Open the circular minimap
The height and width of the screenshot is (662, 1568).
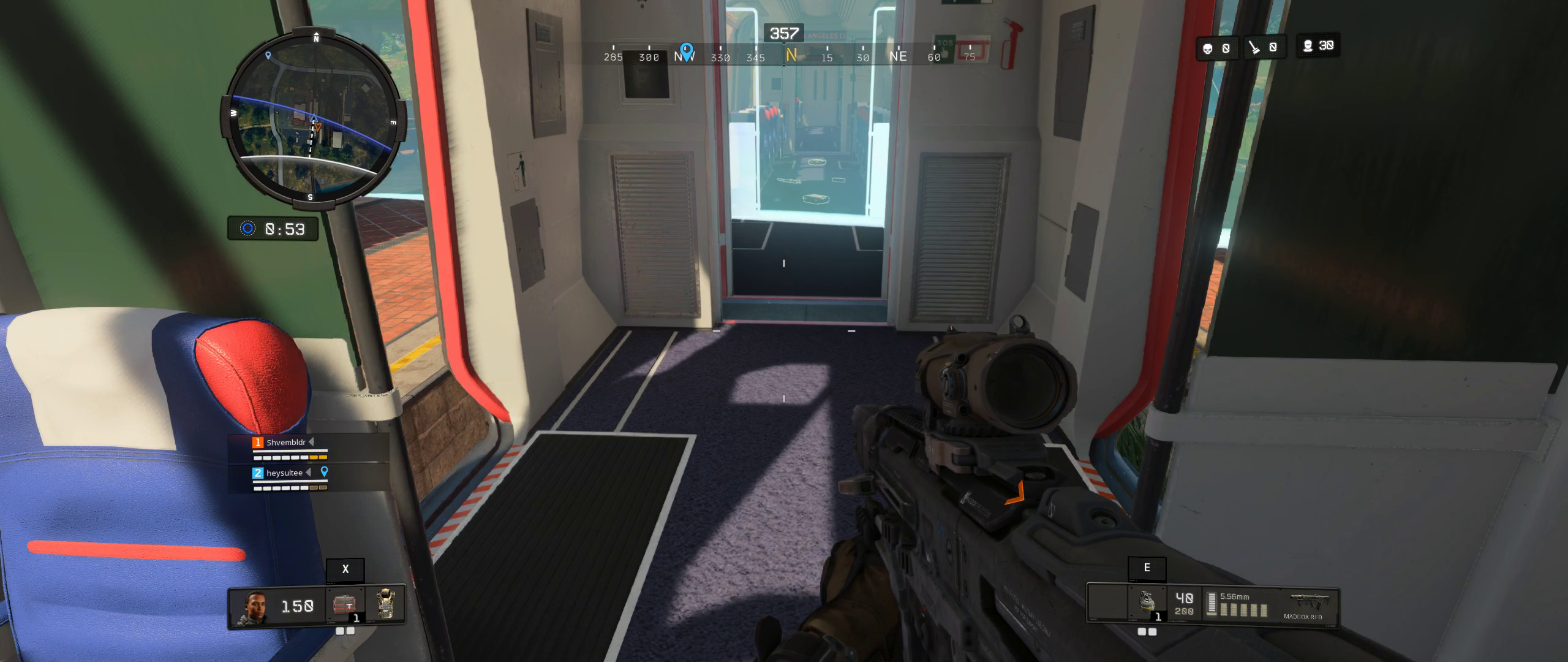[313, 118]
